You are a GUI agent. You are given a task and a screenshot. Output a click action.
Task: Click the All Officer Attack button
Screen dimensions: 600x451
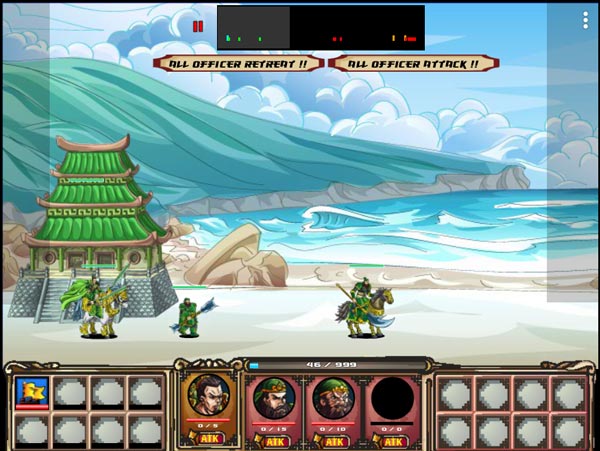pyautogui.click(x=413, y=63)
